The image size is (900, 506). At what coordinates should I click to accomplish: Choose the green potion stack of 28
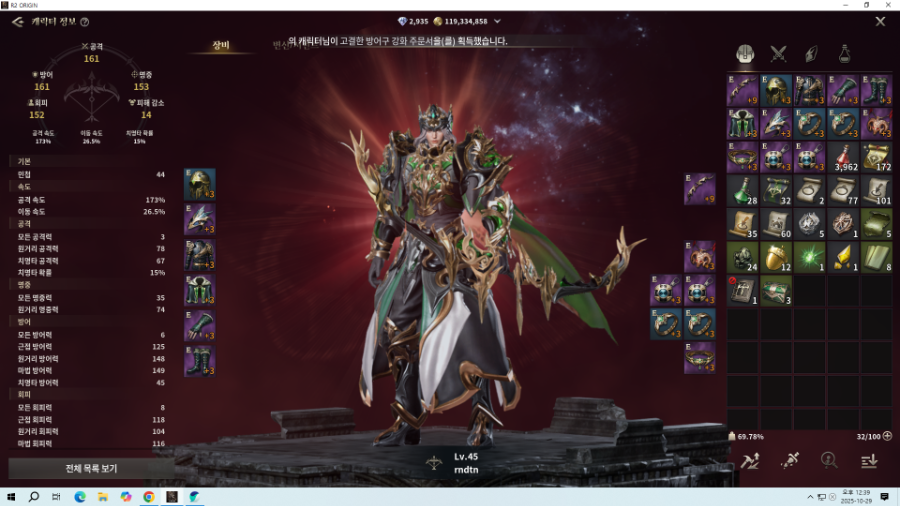(743, 190)
